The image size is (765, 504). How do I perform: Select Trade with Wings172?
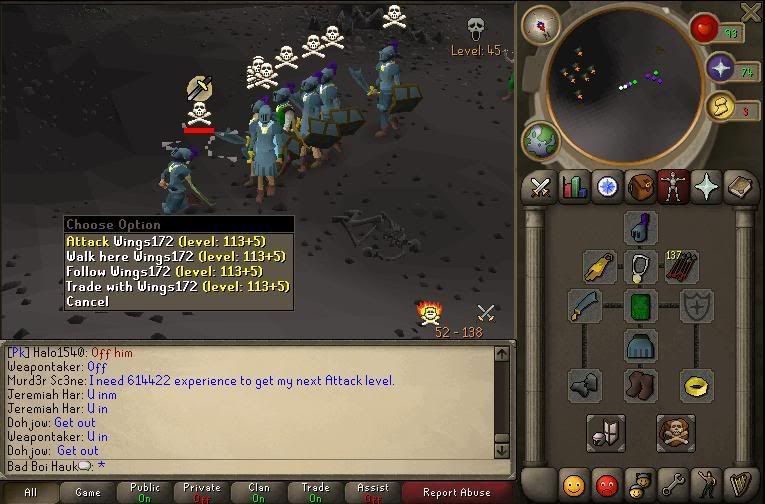click(x=178, y=286)
